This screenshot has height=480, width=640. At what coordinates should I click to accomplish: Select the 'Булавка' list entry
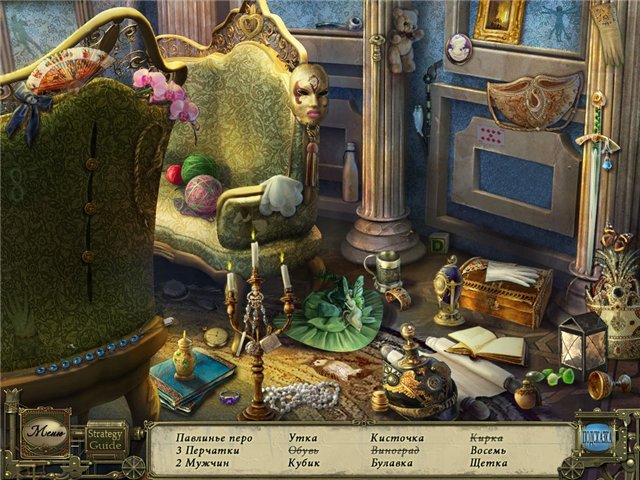click(394, 463)
